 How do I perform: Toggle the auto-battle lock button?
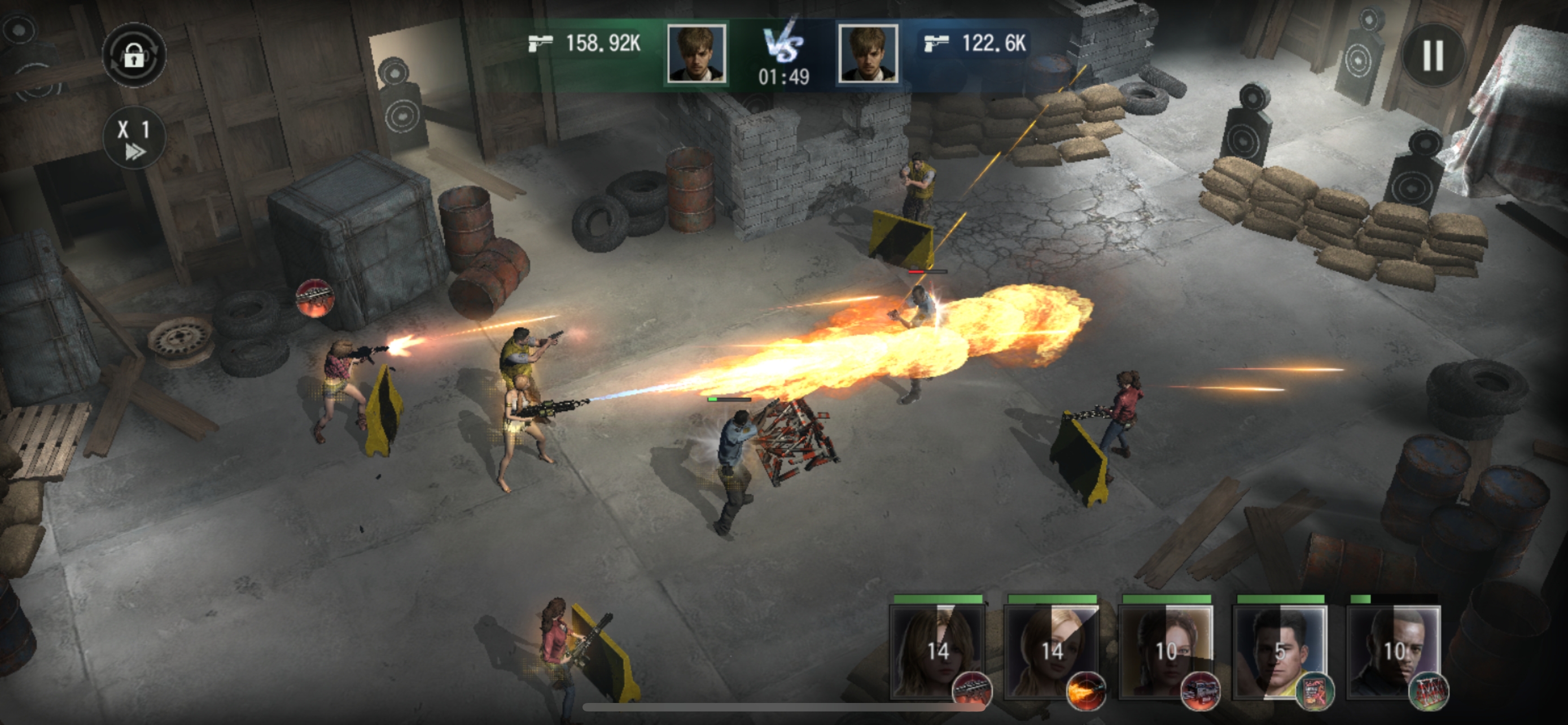click(134, 55)
